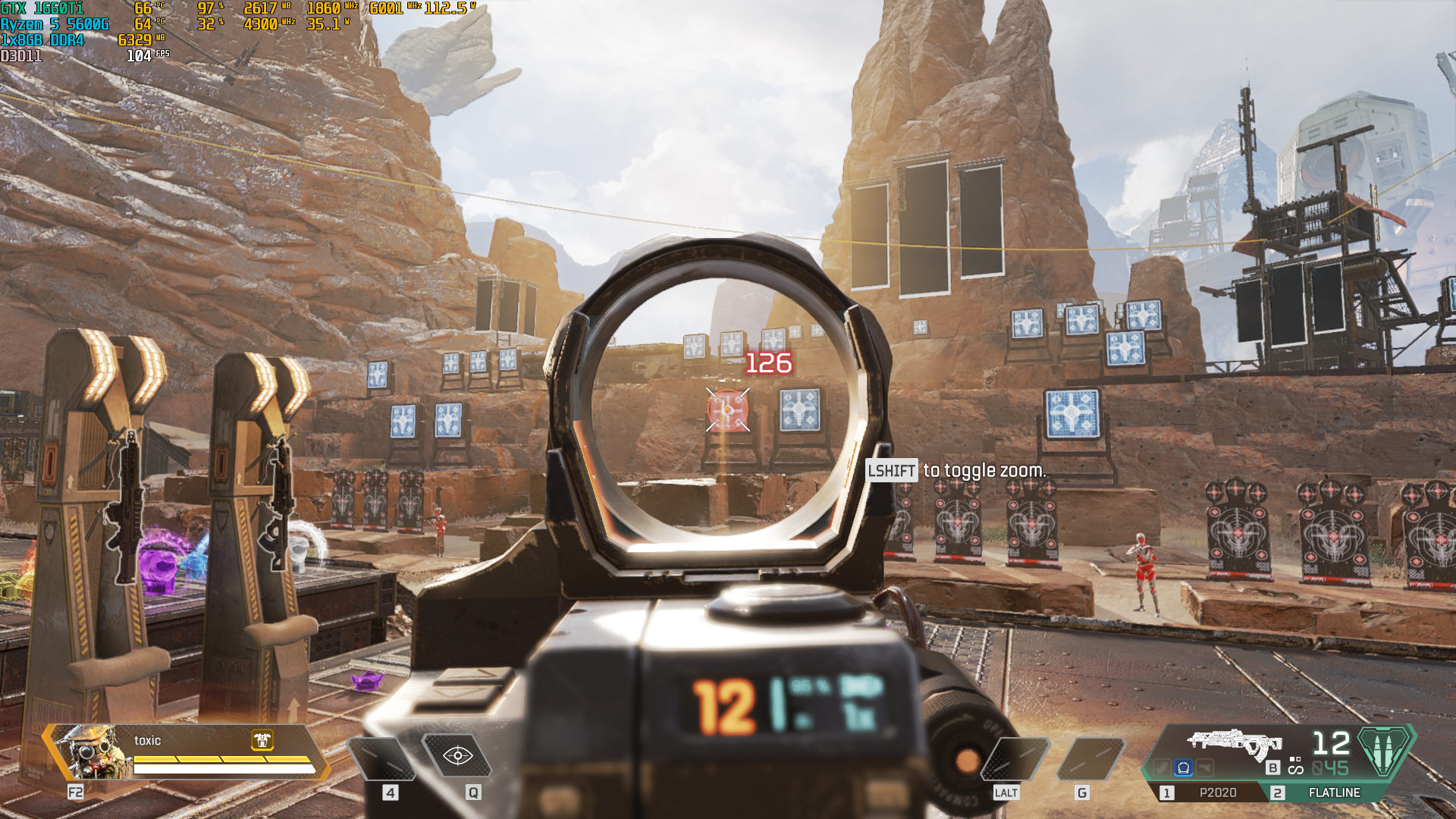
Task: Activate the eye tactical ability
Action: [x=457, y=756]
